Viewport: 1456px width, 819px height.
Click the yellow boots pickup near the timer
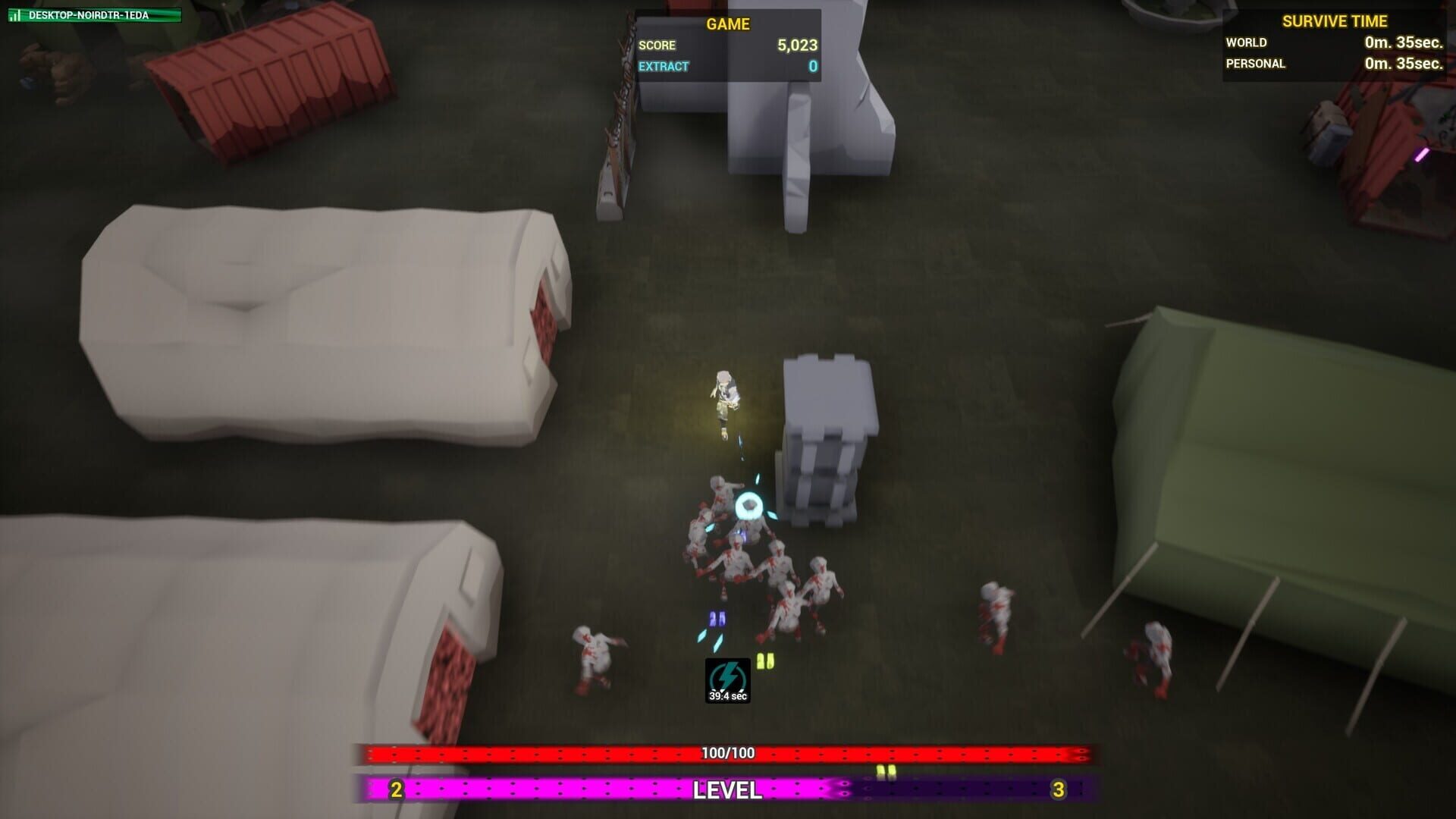pyautogui.click(x=764, y=659)
